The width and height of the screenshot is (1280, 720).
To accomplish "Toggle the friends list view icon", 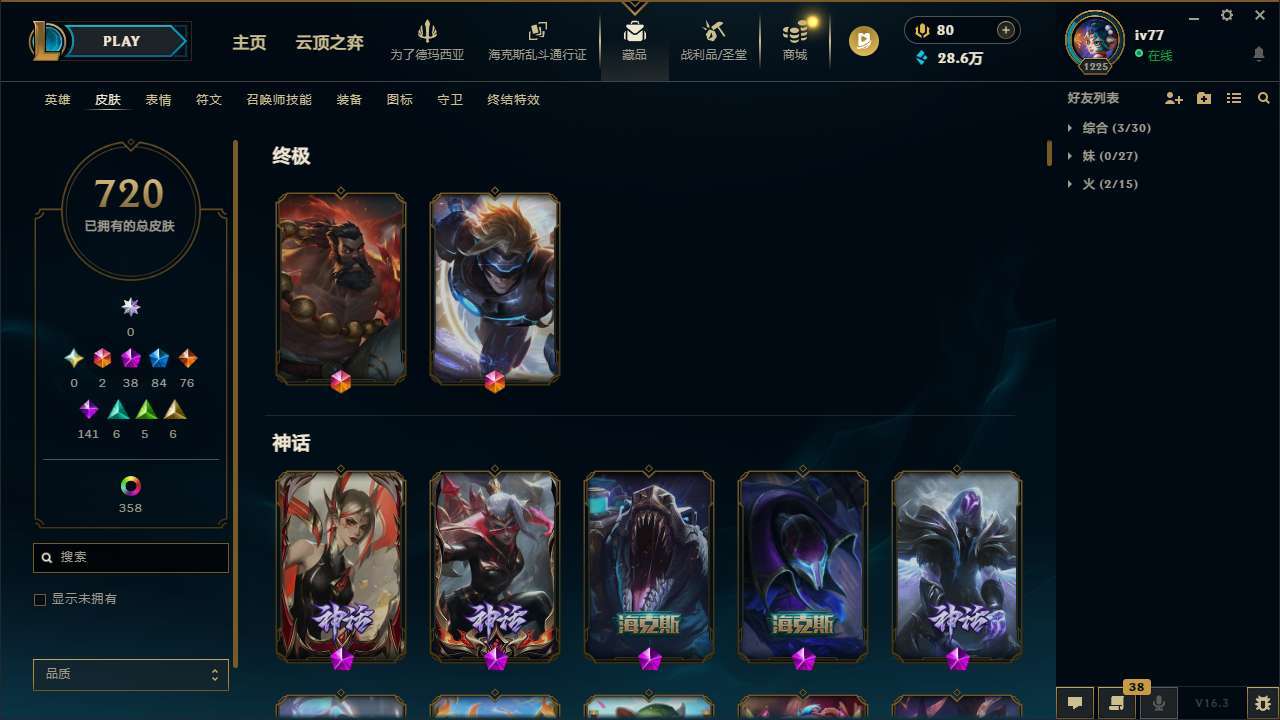I will 1234,97.
